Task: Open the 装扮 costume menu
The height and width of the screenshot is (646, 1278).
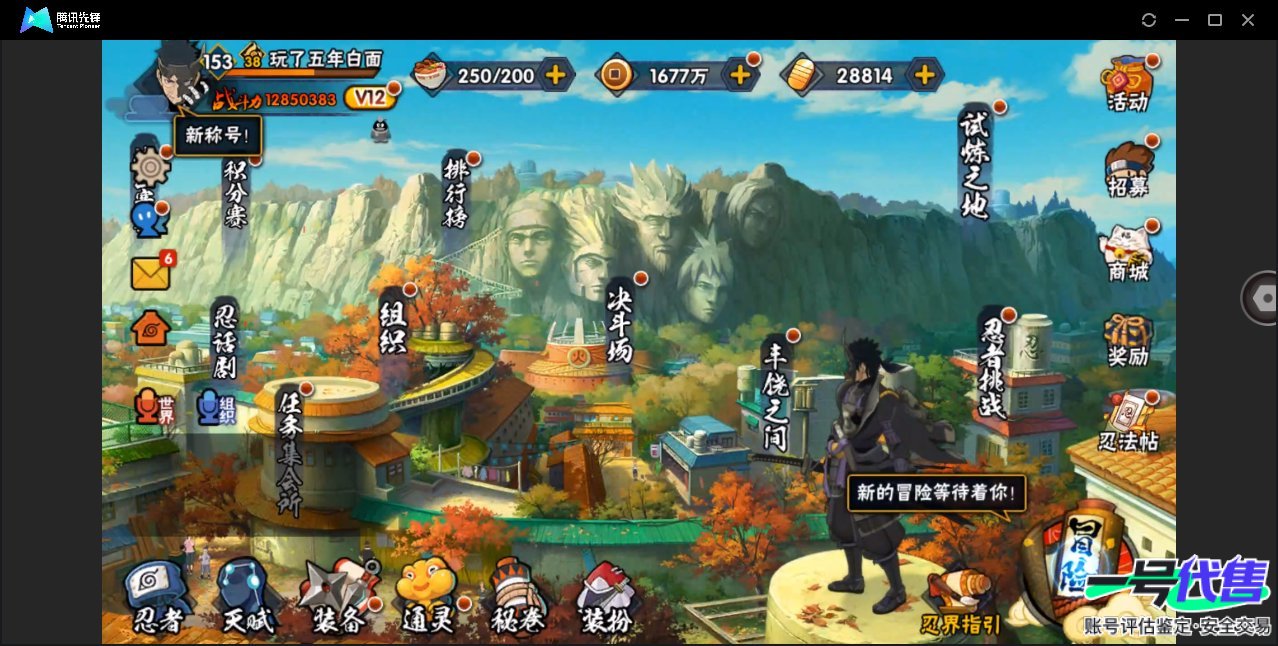Action: click(606, 598)
